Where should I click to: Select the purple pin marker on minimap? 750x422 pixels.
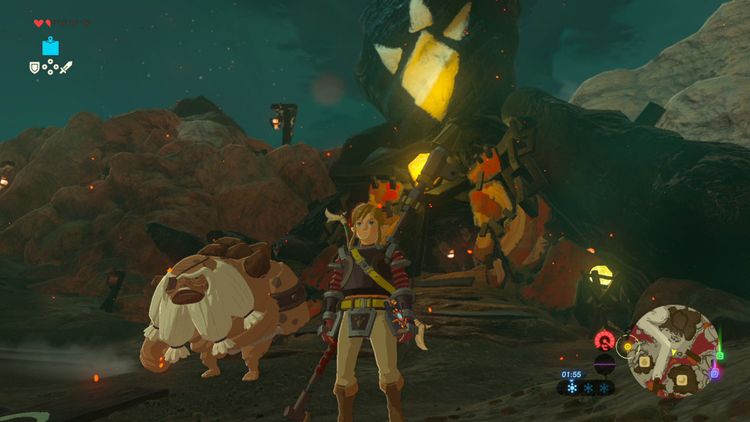point(714,372)
